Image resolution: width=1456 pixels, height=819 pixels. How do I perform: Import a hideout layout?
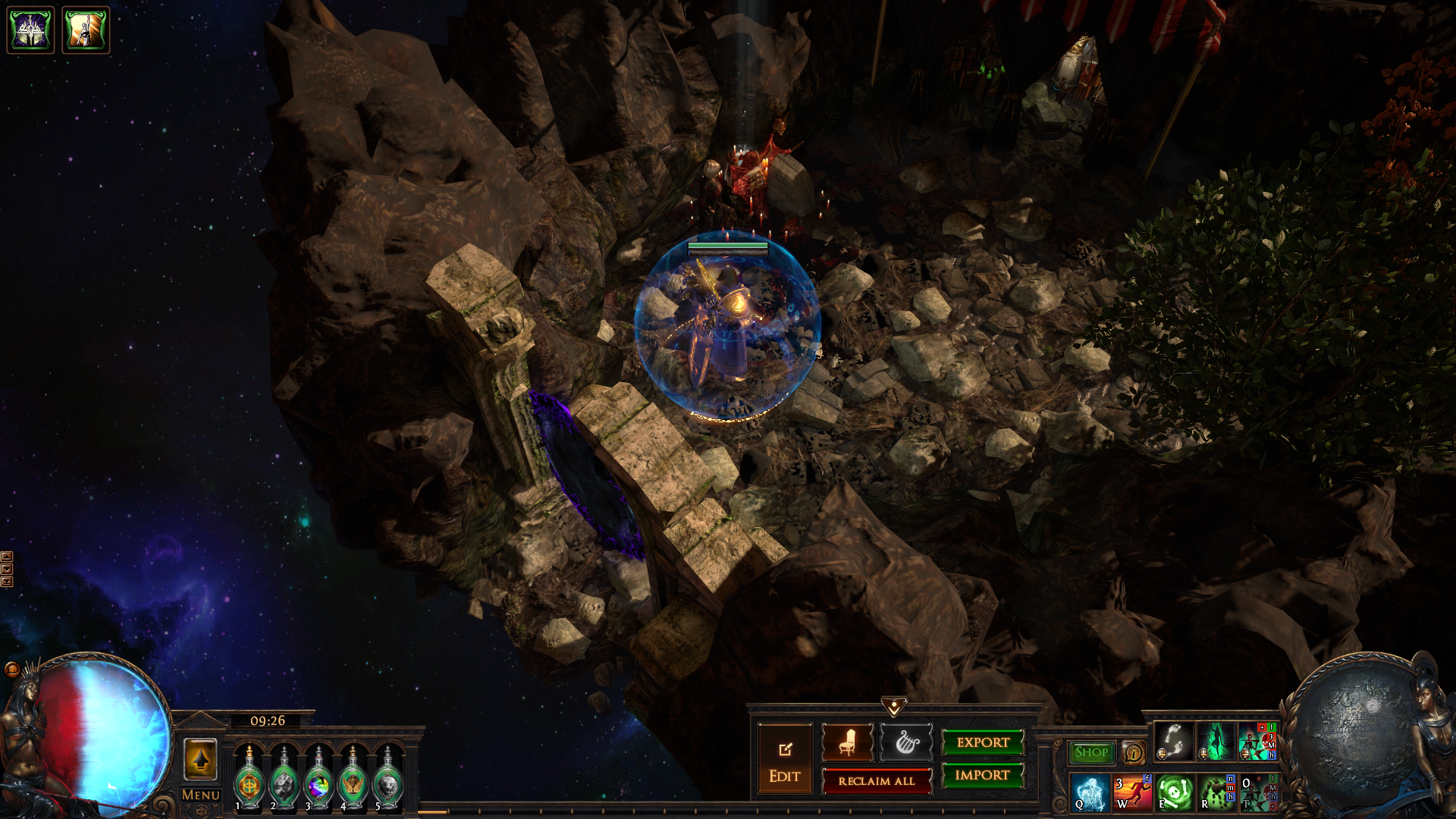(x=983, y=775)
